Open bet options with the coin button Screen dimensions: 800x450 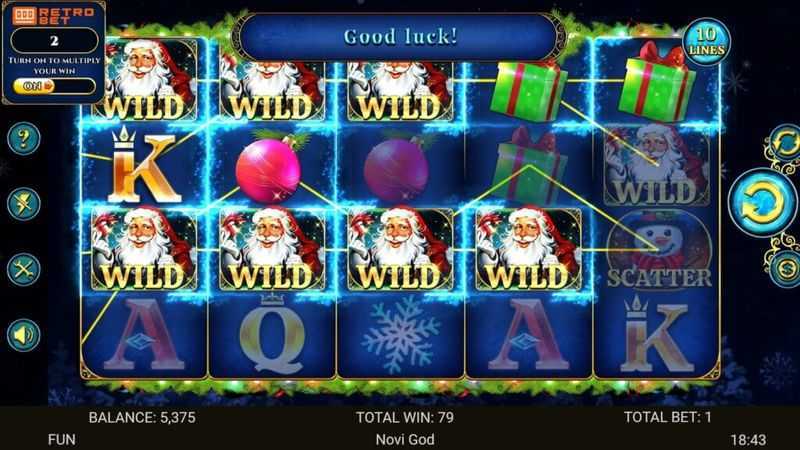(783, 267)
